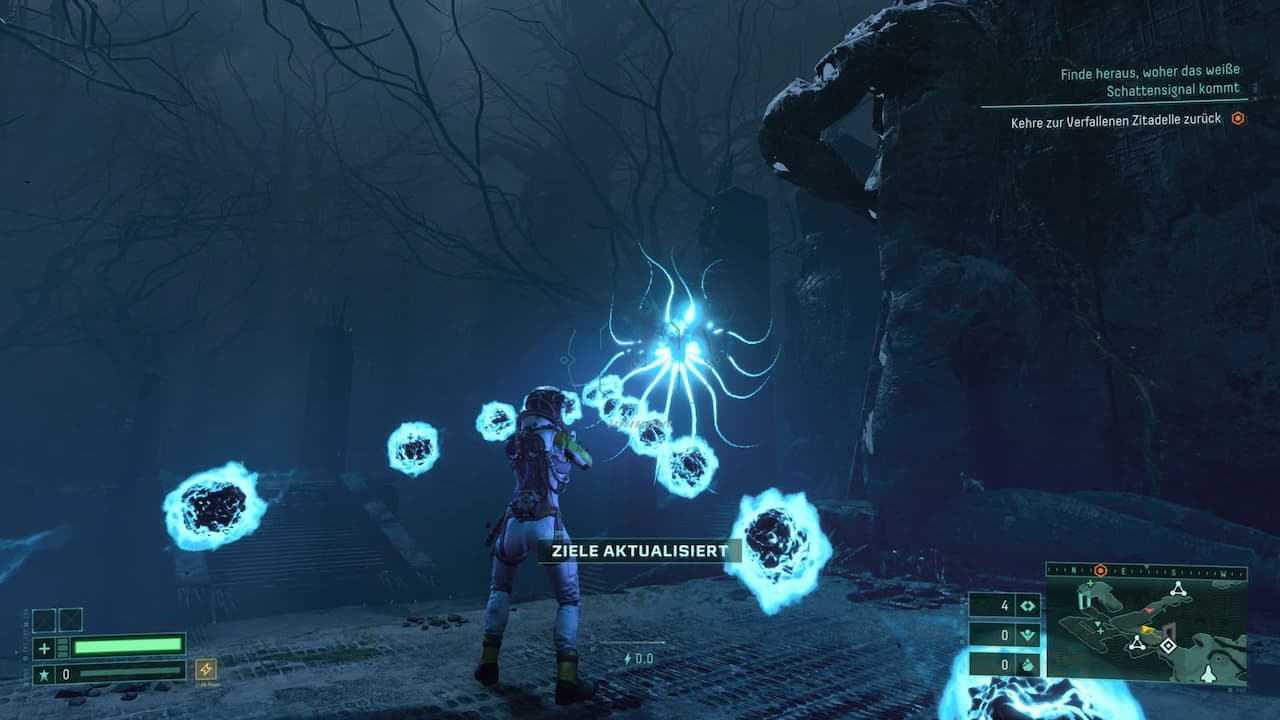Click the objective marker icon beside Zitadelle text
Viewport: 1280px width, 720px height.
coord(1237,117)
